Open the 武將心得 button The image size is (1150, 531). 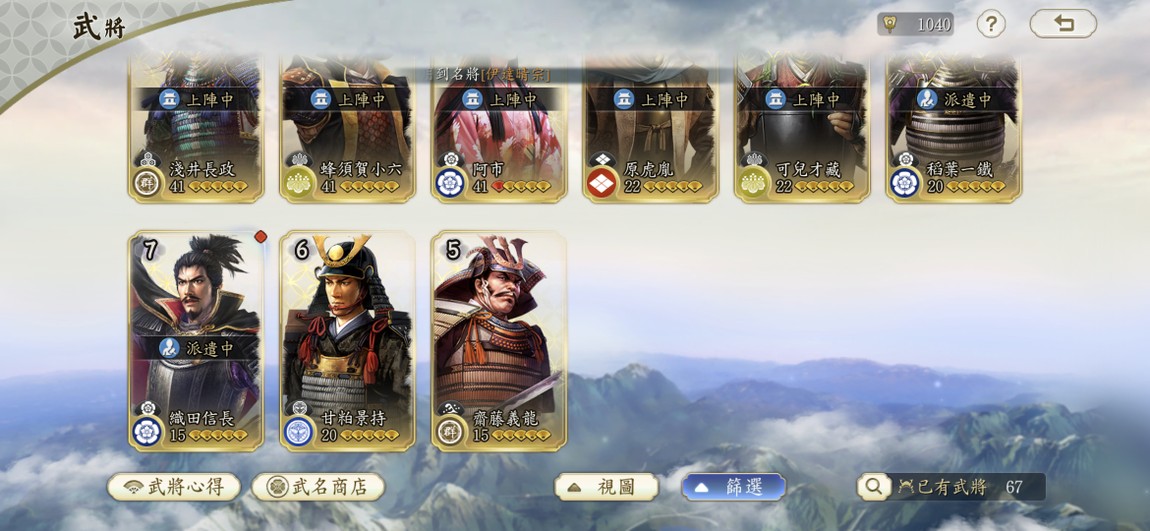174,487
